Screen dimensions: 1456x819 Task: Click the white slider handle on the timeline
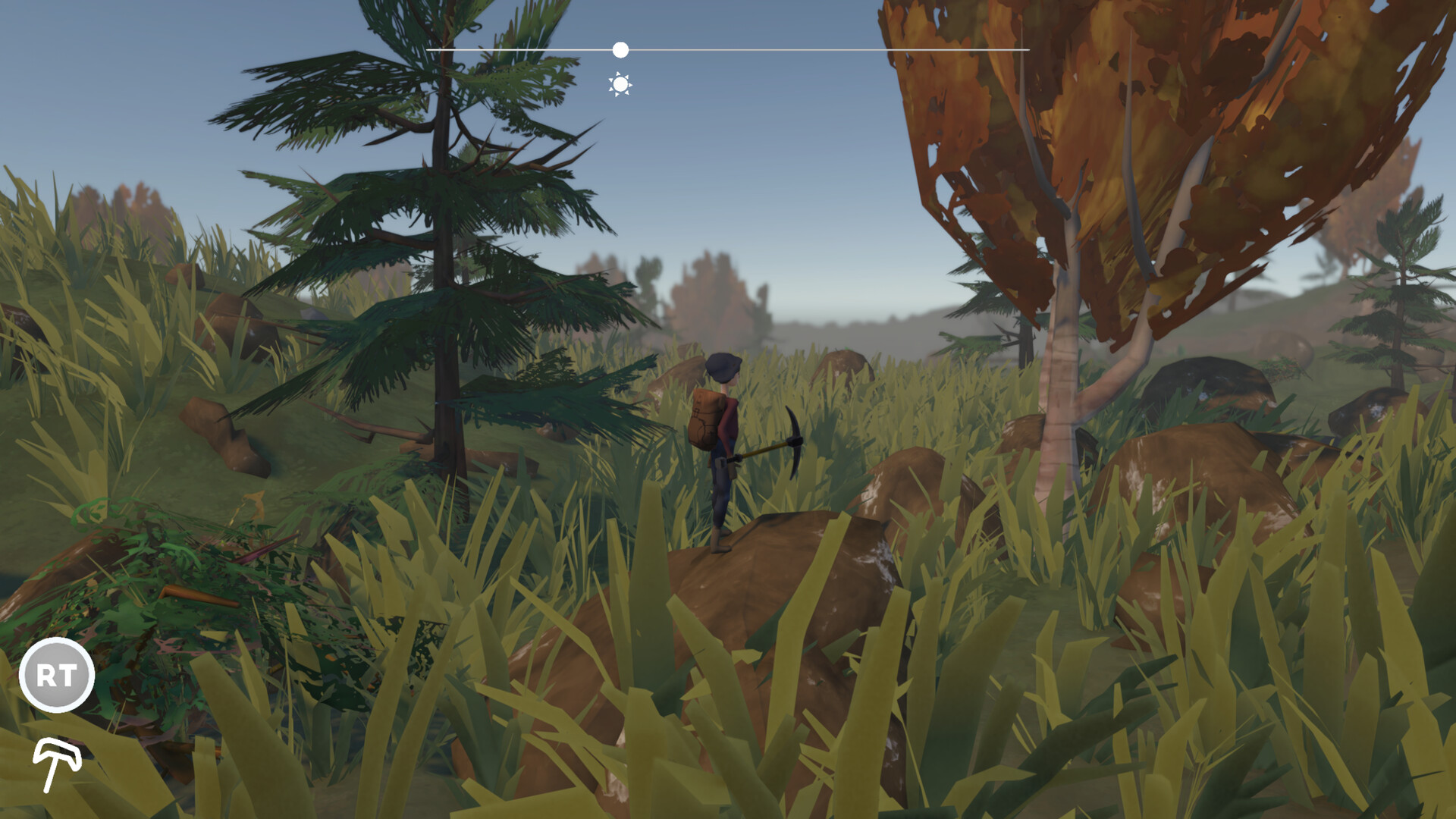(x=622, y=50)
